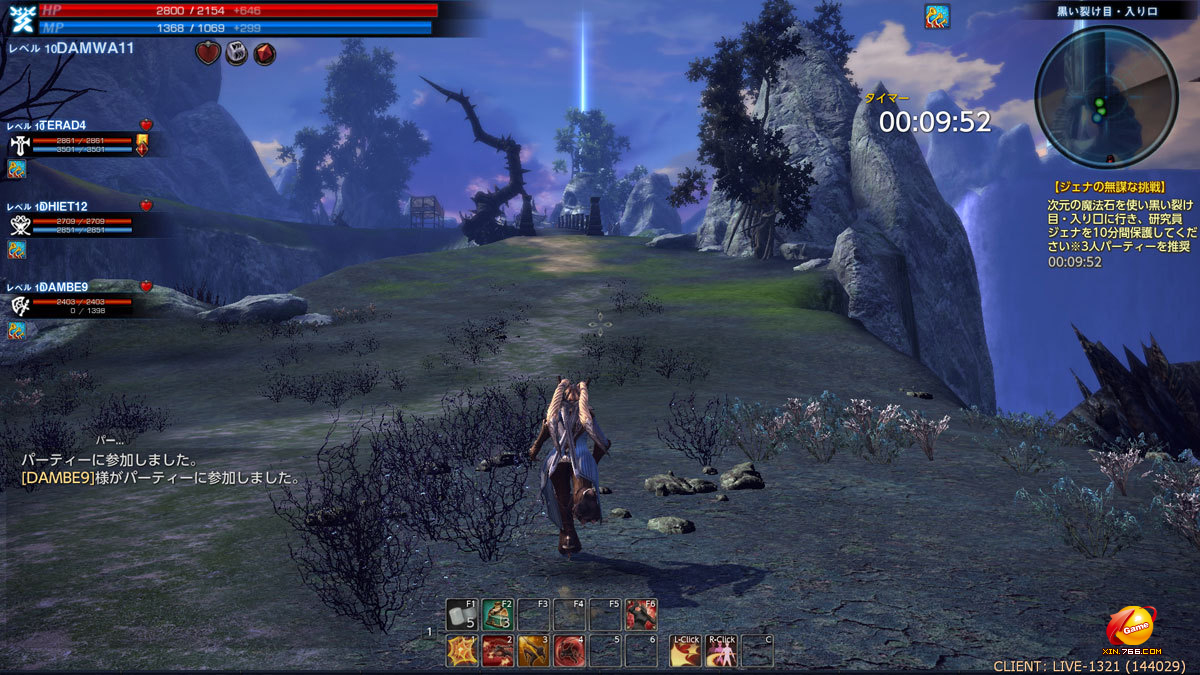Click the player class emblem beside HP bar

pyautogui.click(x=20, y=18)
